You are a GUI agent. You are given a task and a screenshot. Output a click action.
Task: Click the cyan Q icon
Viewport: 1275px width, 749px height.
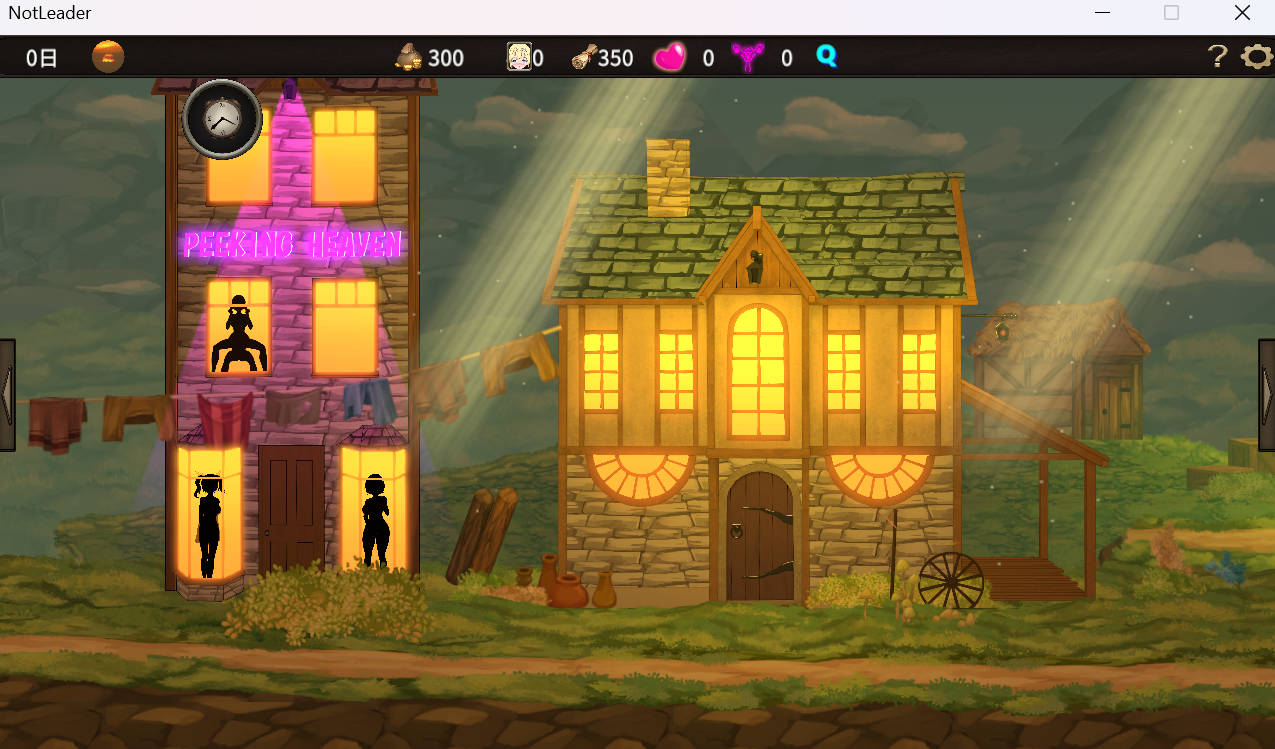coord(826,56)
